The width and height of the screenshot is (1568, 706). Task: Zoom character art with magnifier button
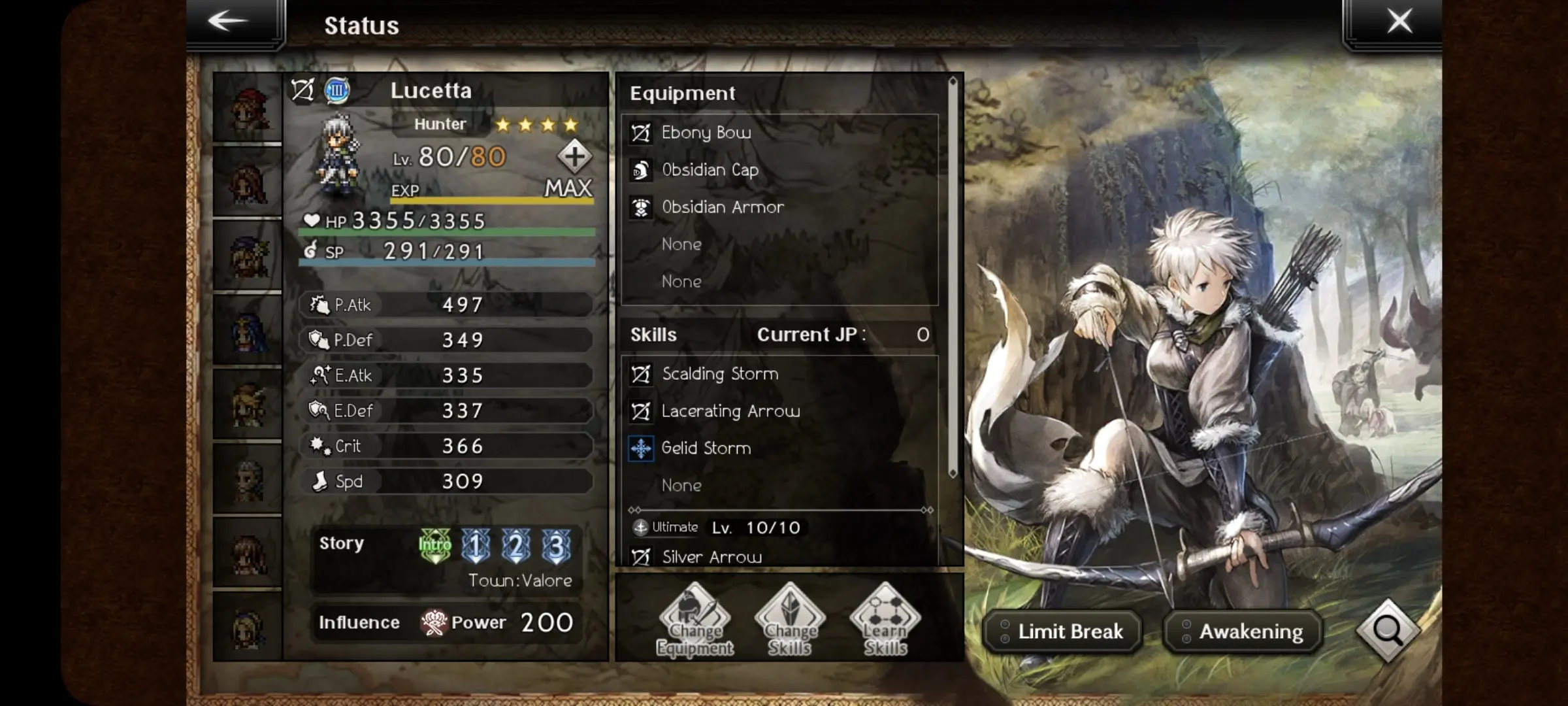1387,630
